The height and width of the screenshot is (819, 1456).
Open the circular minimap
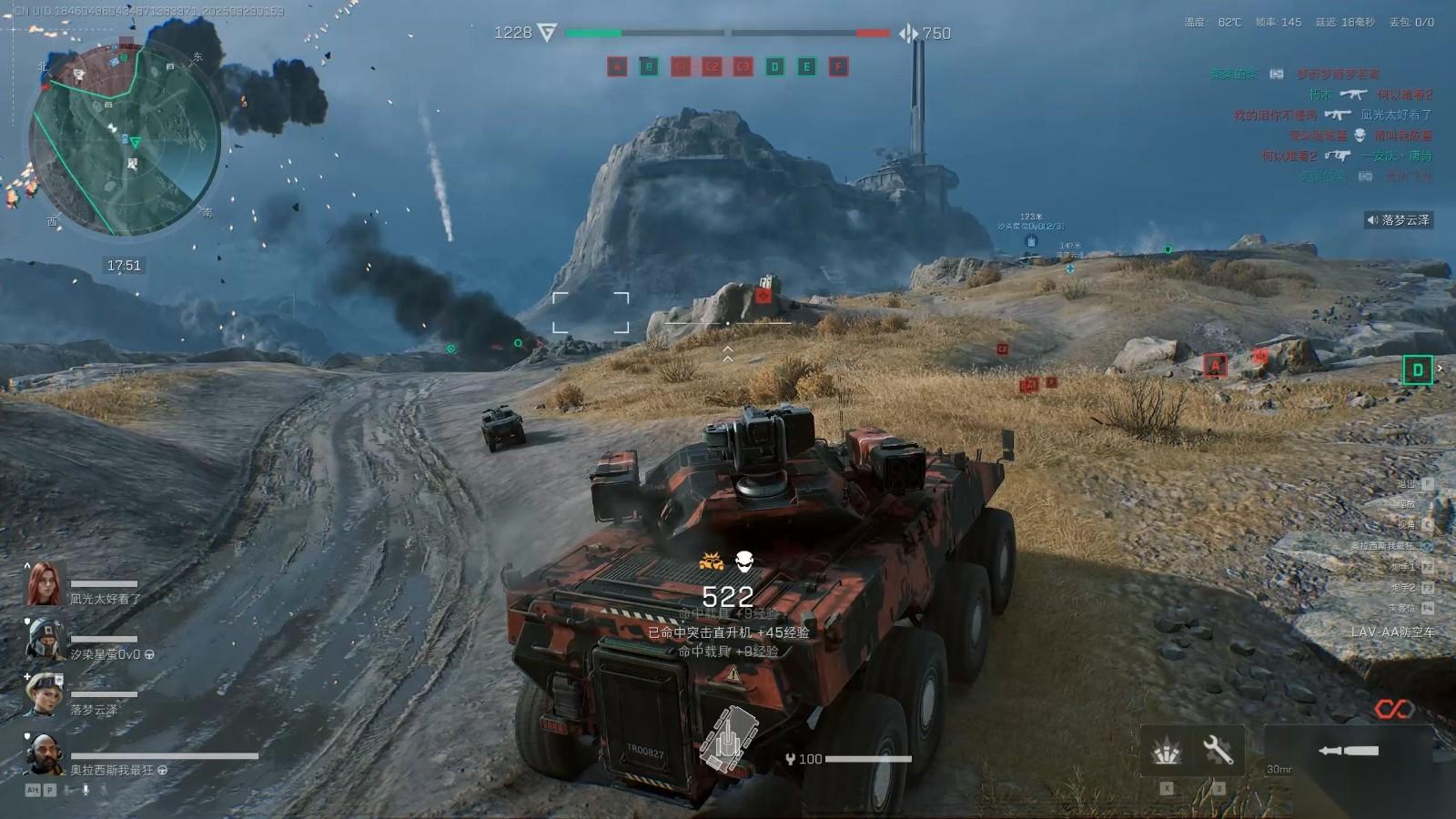pos(125,140)
